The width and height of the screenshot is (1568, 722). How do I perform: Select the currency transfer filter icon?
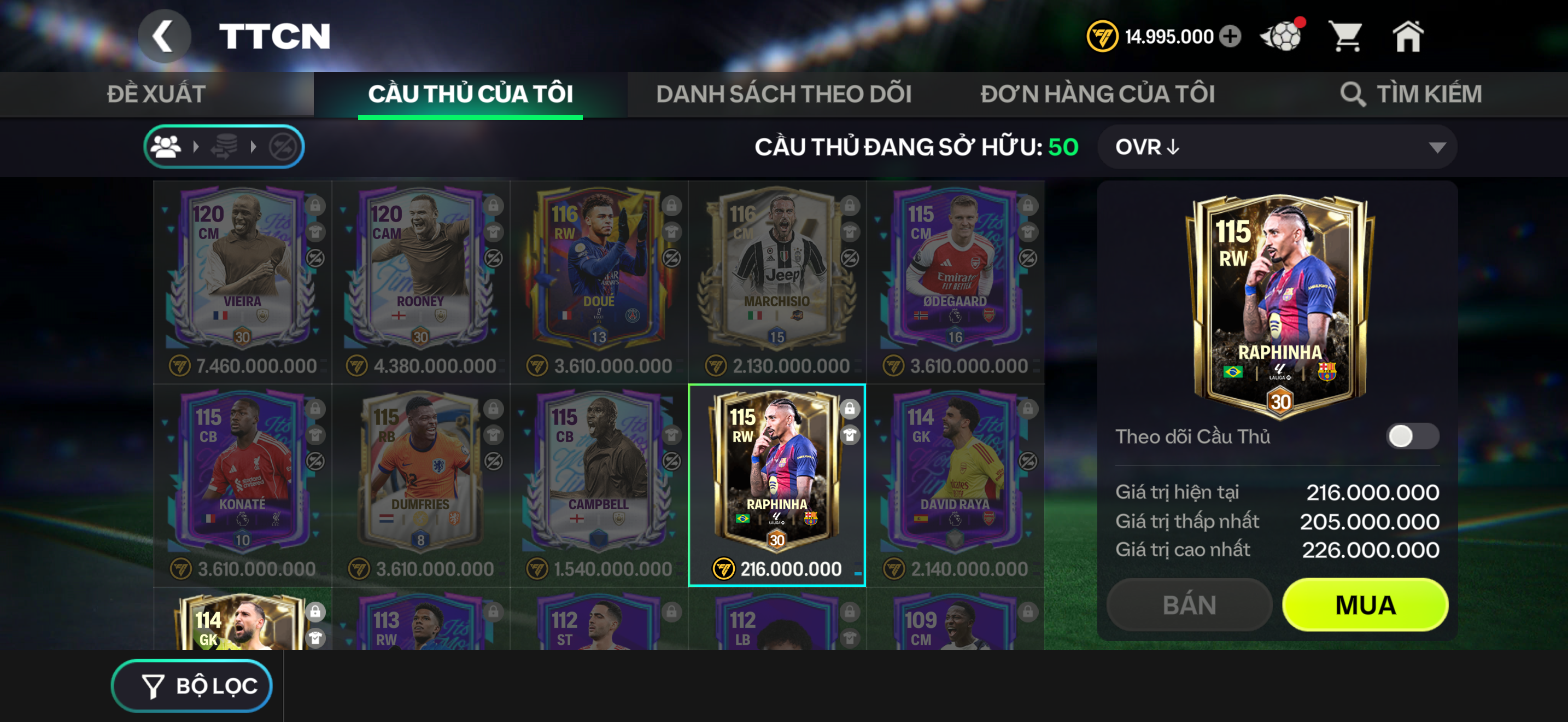click(224, 146)
